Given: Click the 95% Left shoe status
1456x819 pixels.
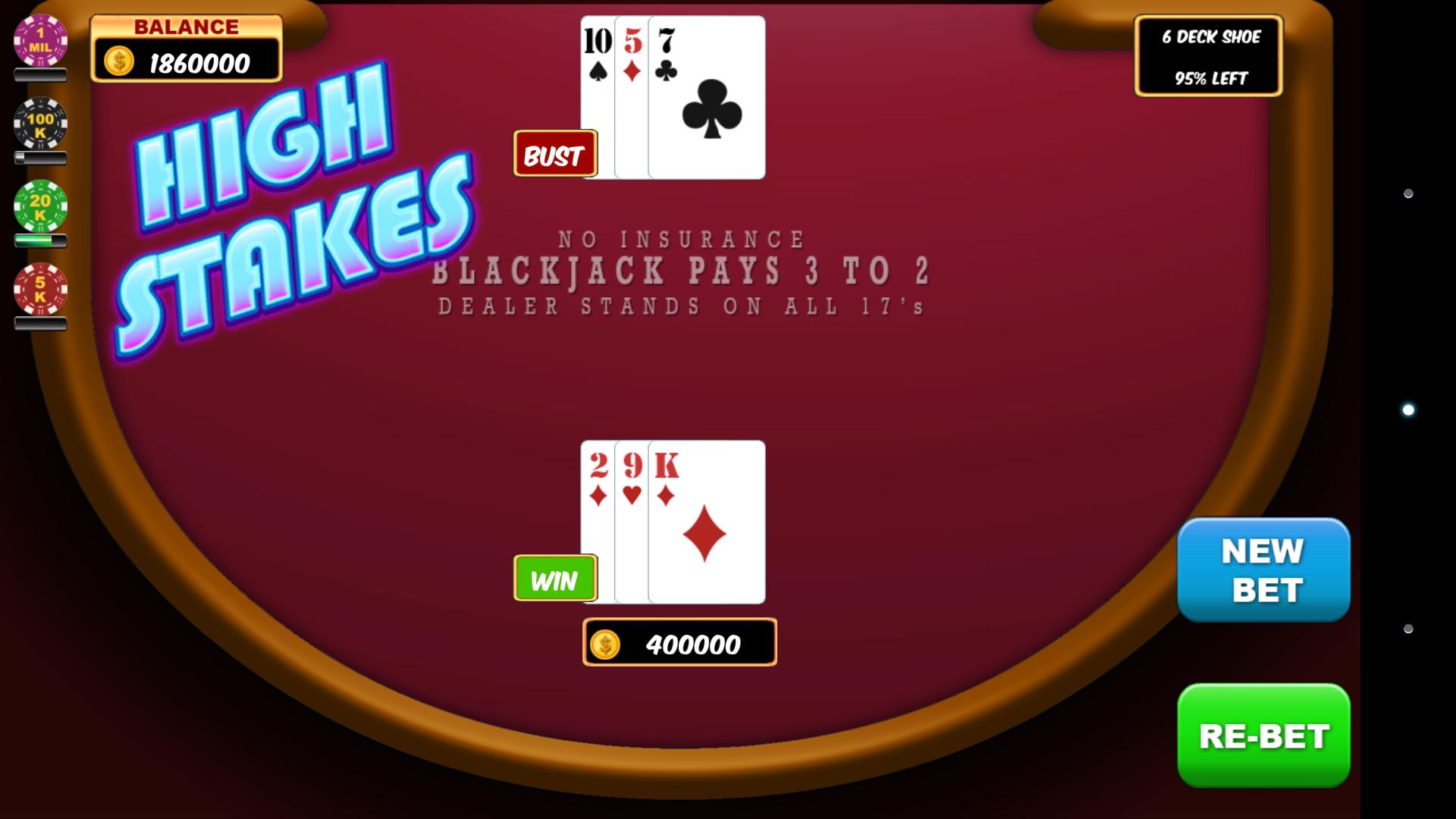Looking at the screenshot, I should click(1210, 77).
